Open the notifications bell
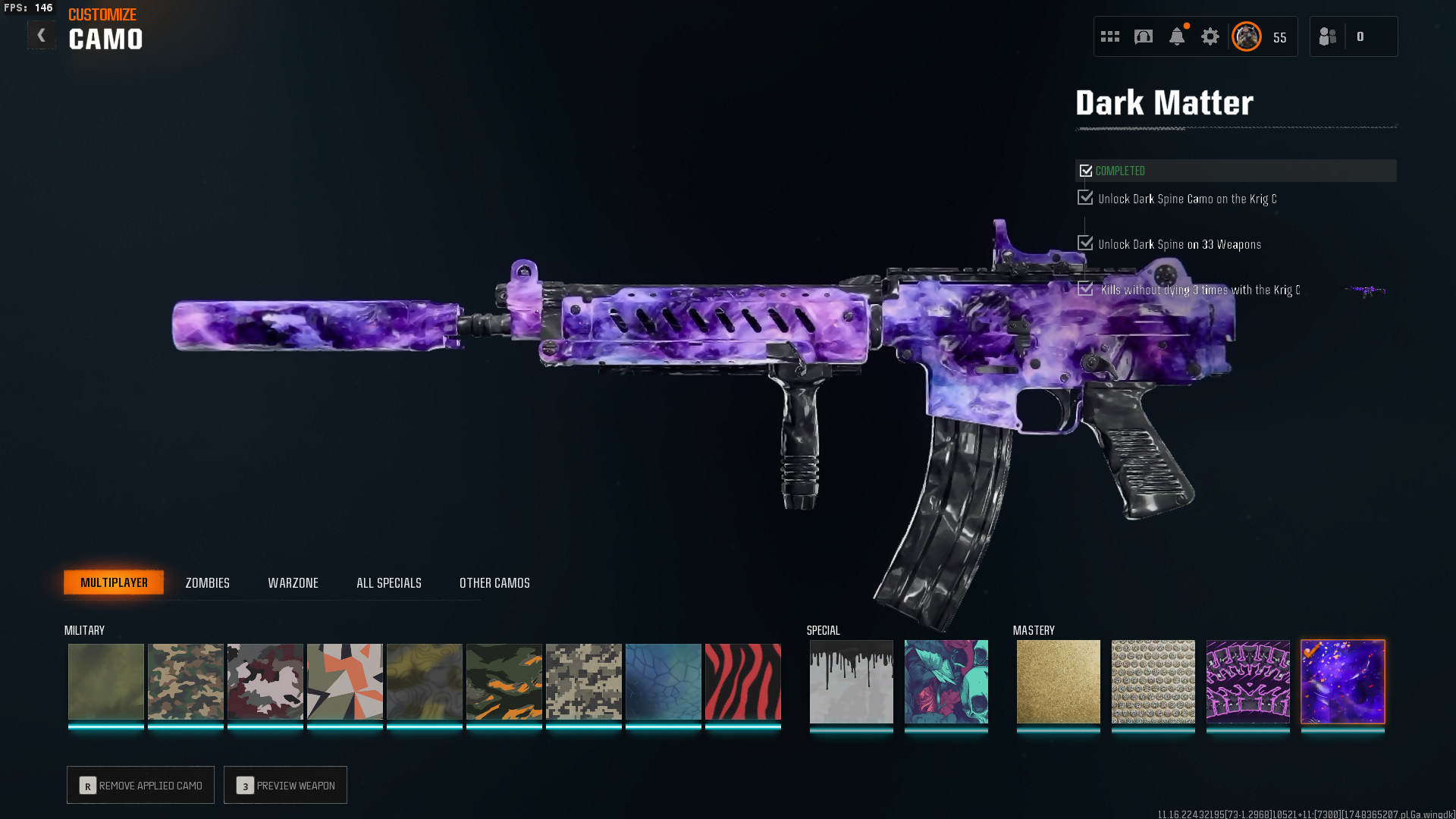The image size is (1456, 819). point(1177,36)
